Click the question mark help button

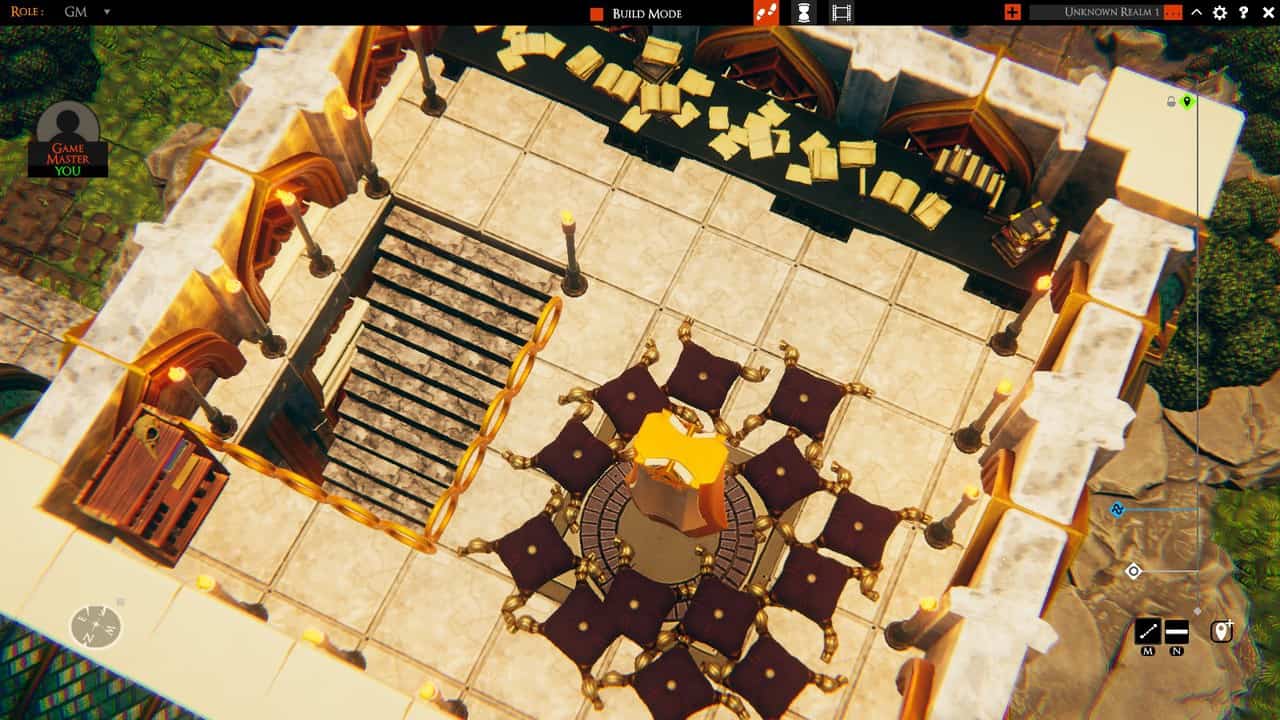click(1242, 13)
